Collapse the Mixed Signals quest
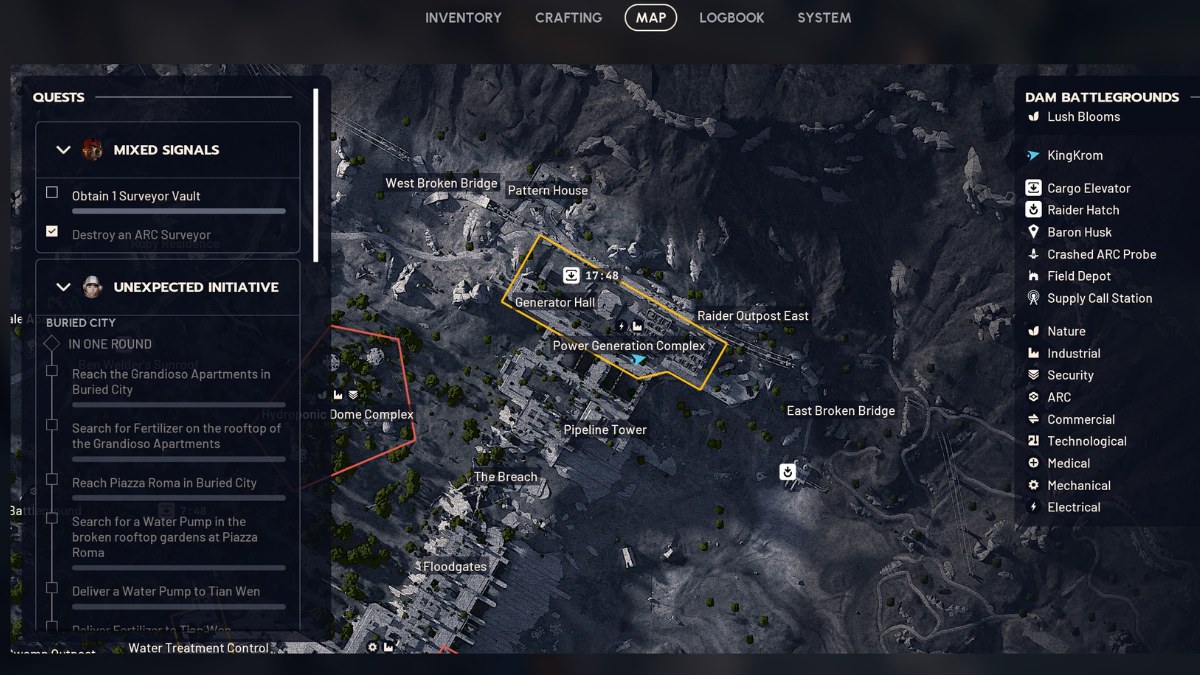This screenshot has height=675, width=1200. coord(64,150)
